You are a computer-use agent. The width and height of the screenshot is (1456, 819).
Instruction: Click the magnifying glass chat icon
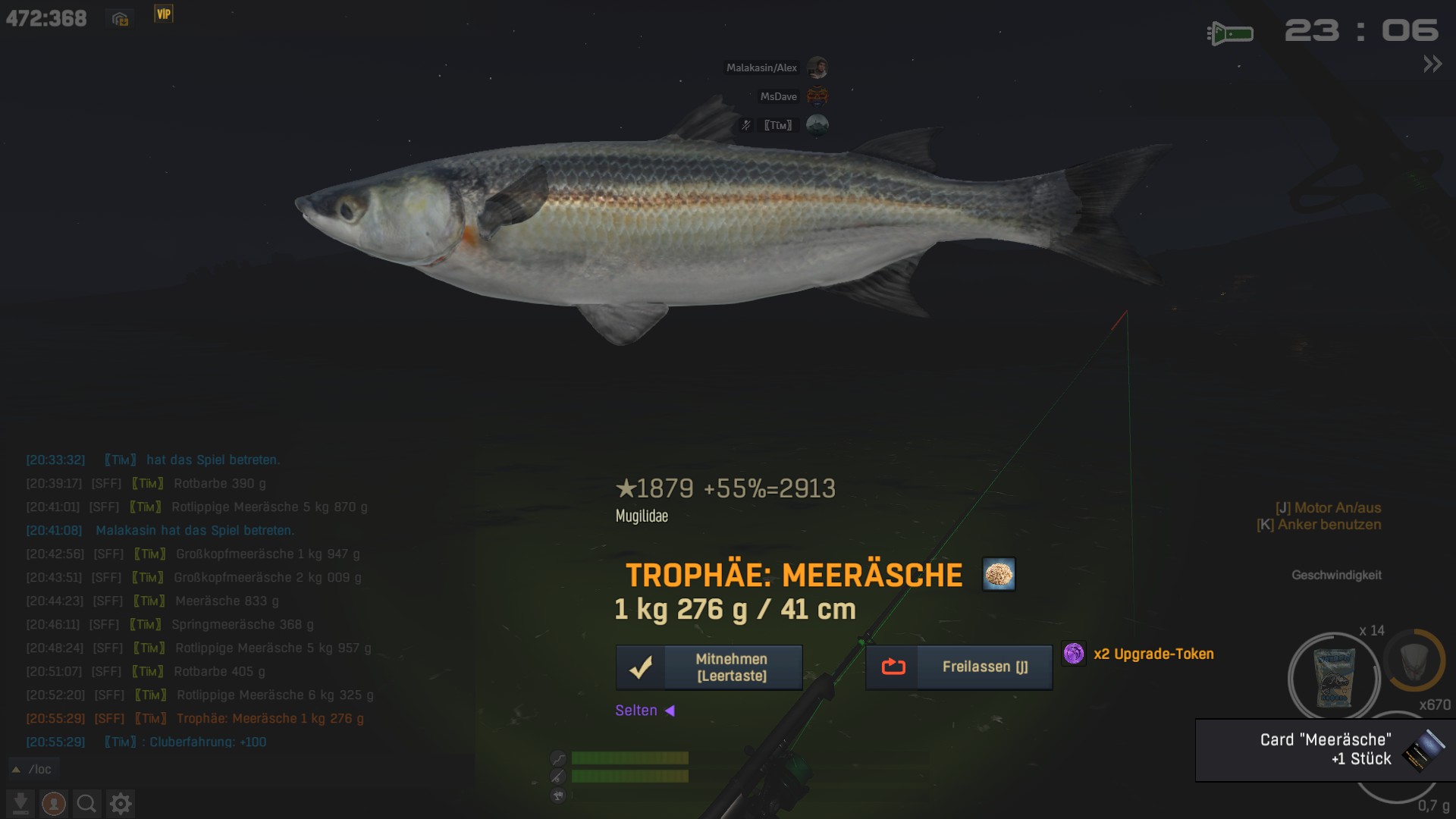click(86, 803)
